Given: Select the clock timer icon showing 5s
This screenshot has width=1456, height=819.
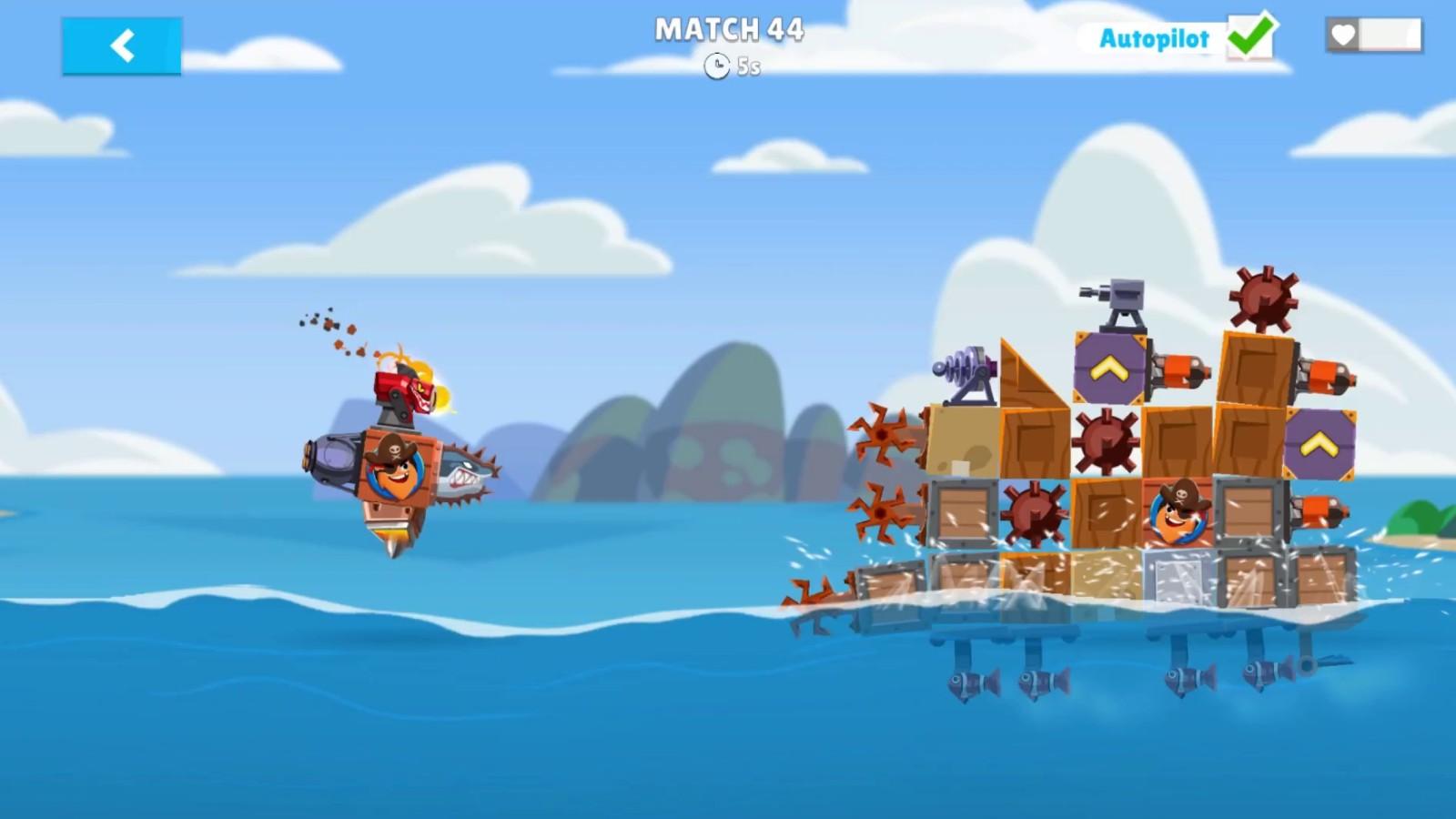Looking at the screenshot, I should 717,66.
